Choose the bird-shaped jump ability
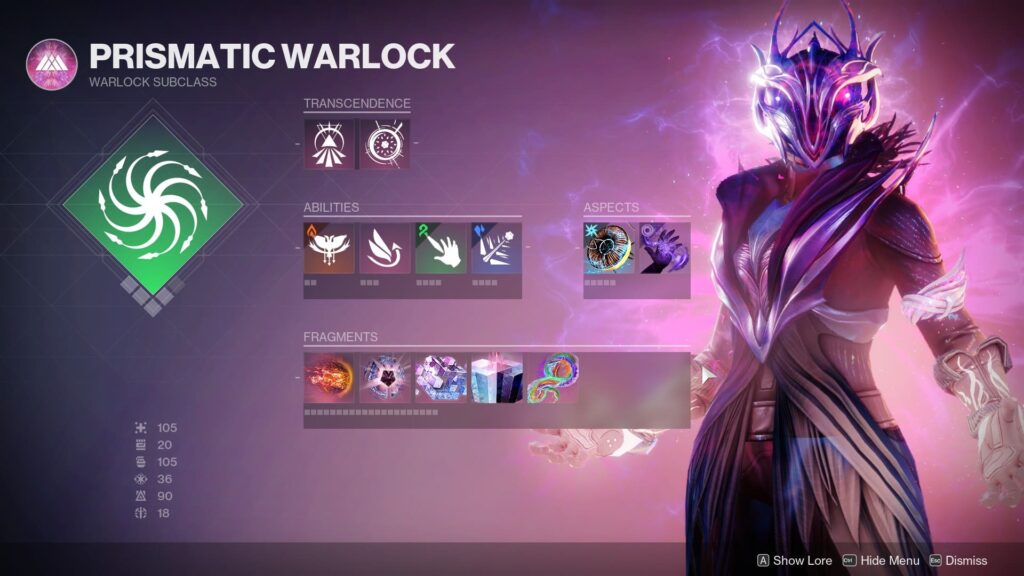This screenshot has height=576, width=1024. coord(385,248)
